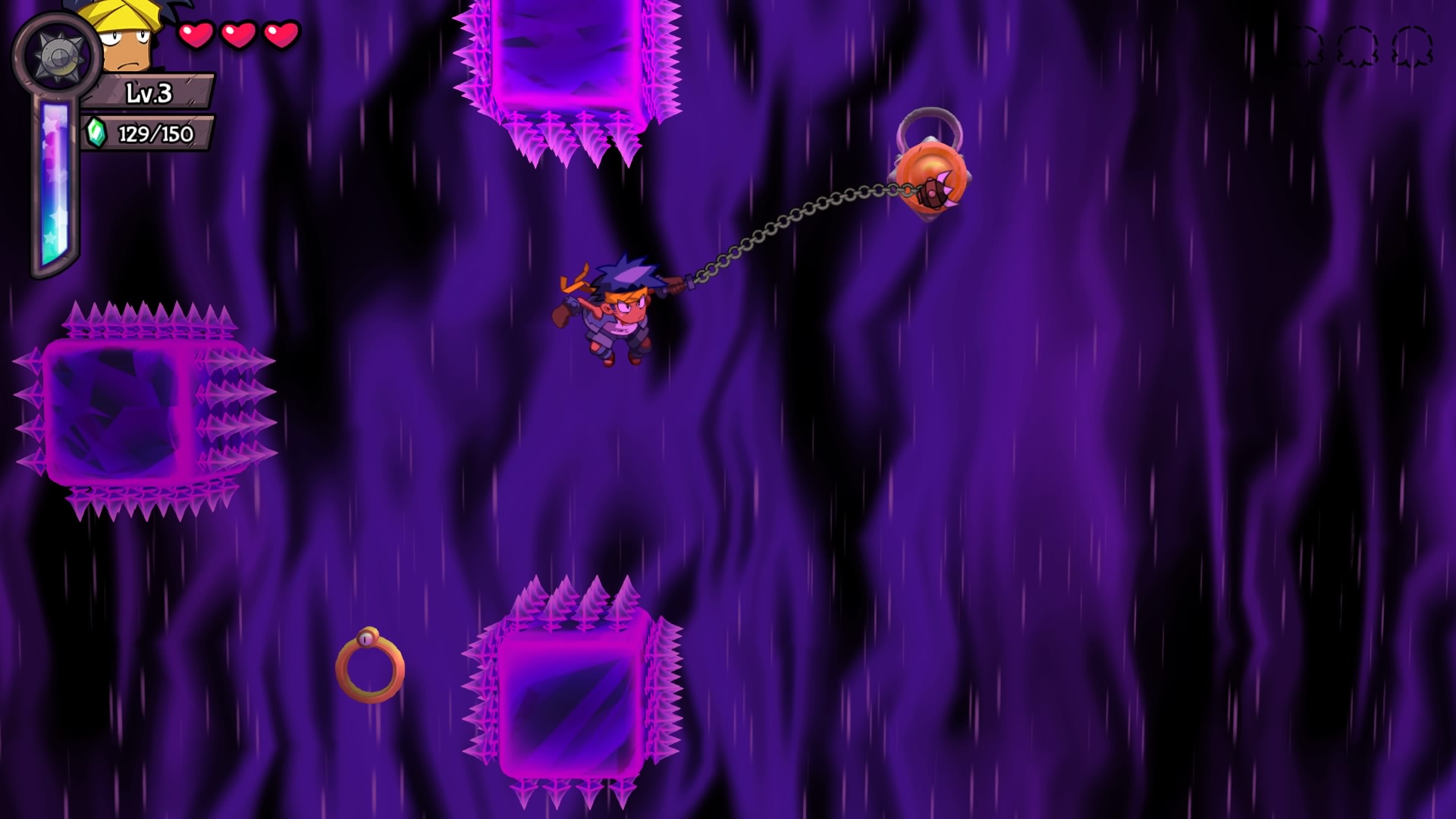The height and width of the screenshot is (819, 1456).
Task: Click the leftmost empty badge outline slot
Action: pos(1307,47)
